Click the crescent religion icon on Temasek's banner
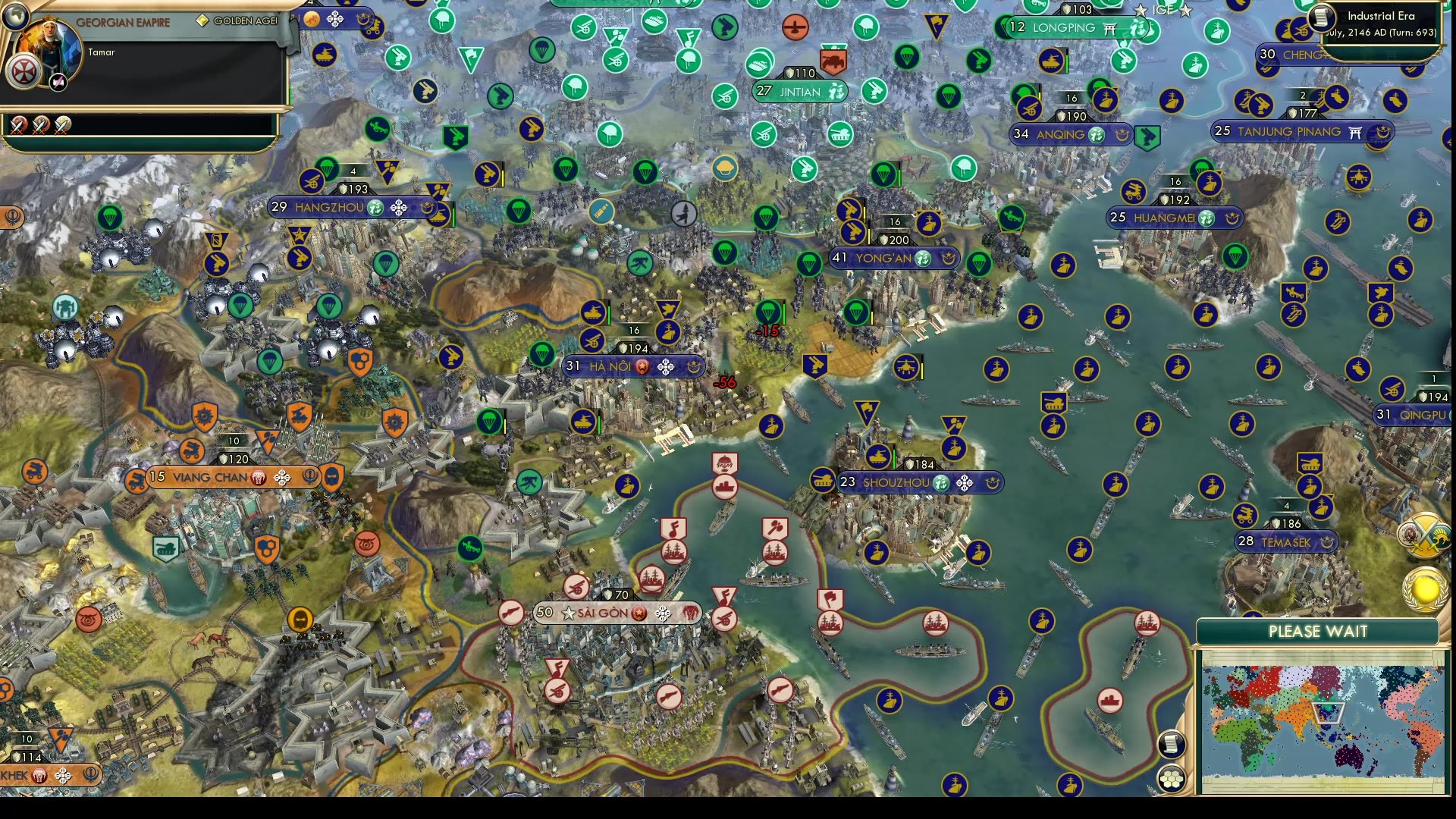This screenshot has height=819, width=1456. click(1326, 541)
